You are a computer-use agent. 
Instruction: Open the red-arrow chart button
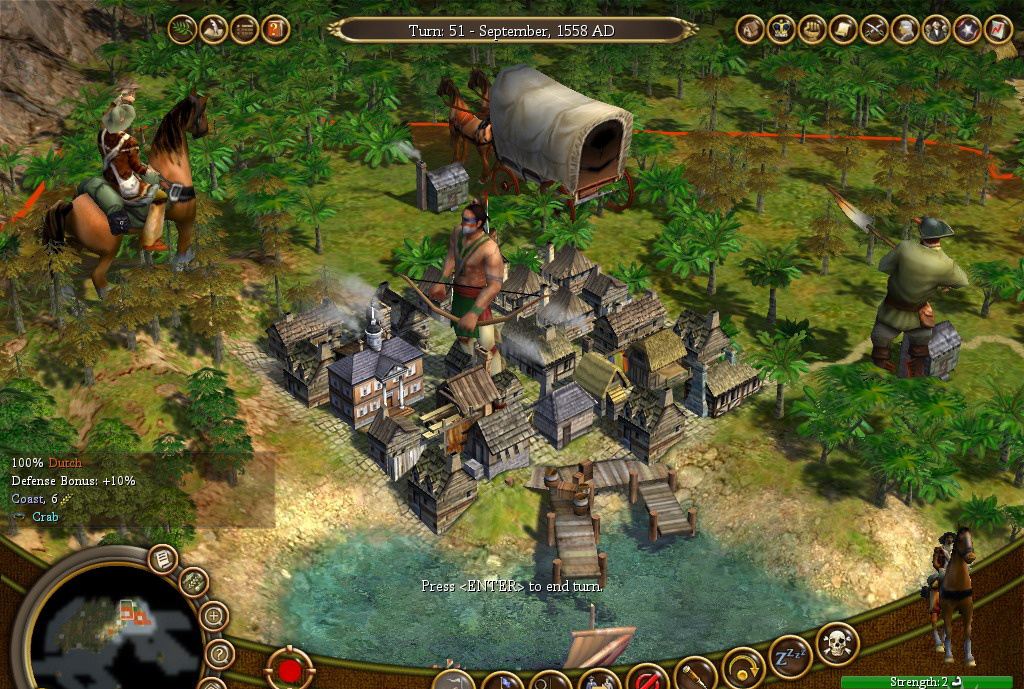click(998, 29)
